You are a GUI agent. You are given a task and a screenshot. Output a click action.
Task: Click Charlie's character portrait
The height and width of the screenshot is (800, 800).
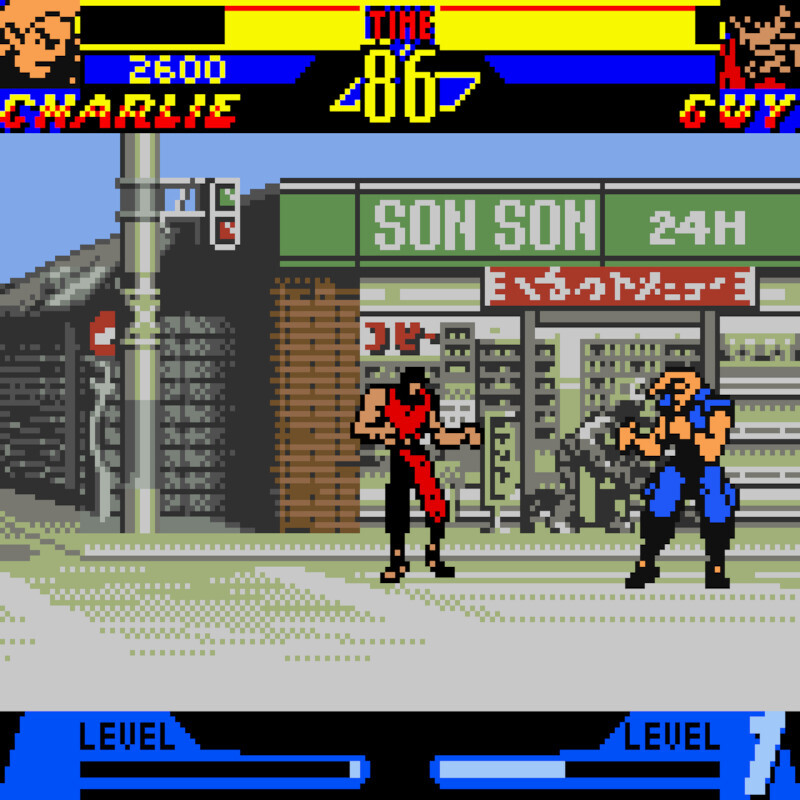pyautogui.click(x=38, y=44)
